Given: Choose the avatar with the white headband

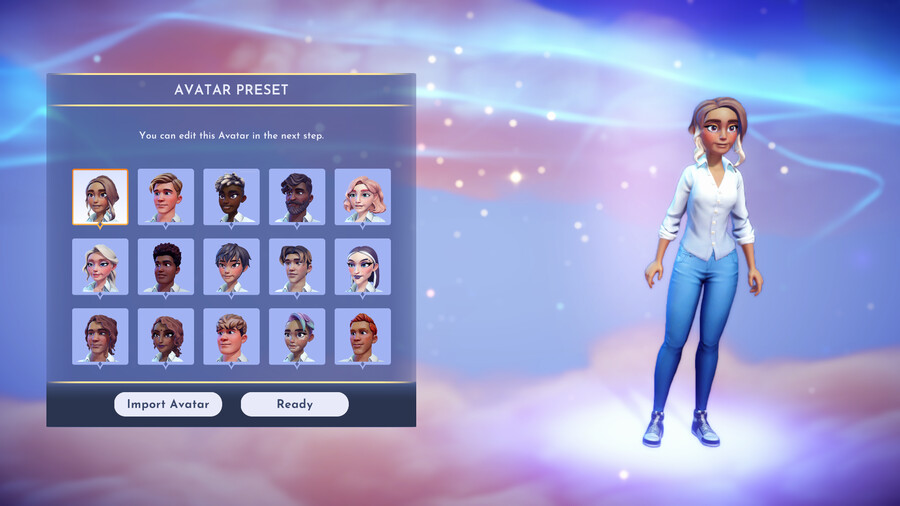Looking at the screenshot, I should 363,267.
